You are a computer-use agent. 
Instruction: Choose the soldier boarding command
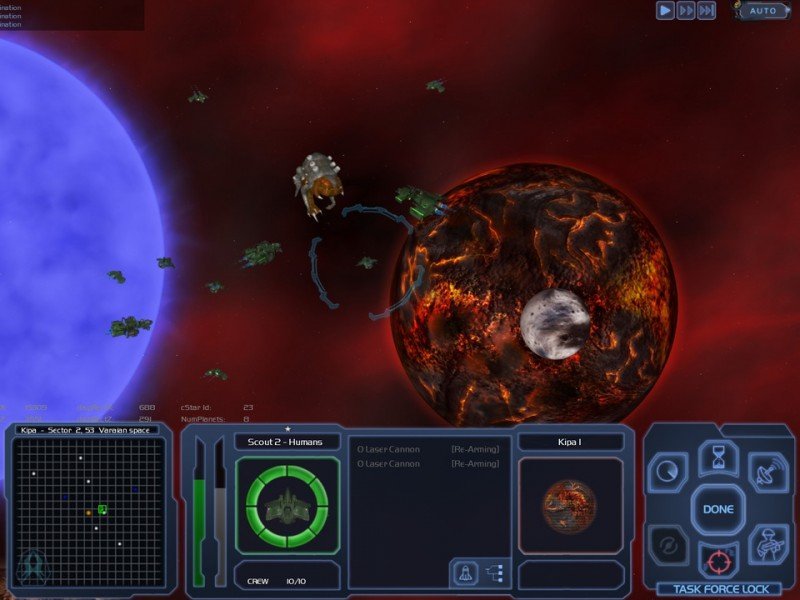click(767, 545)
